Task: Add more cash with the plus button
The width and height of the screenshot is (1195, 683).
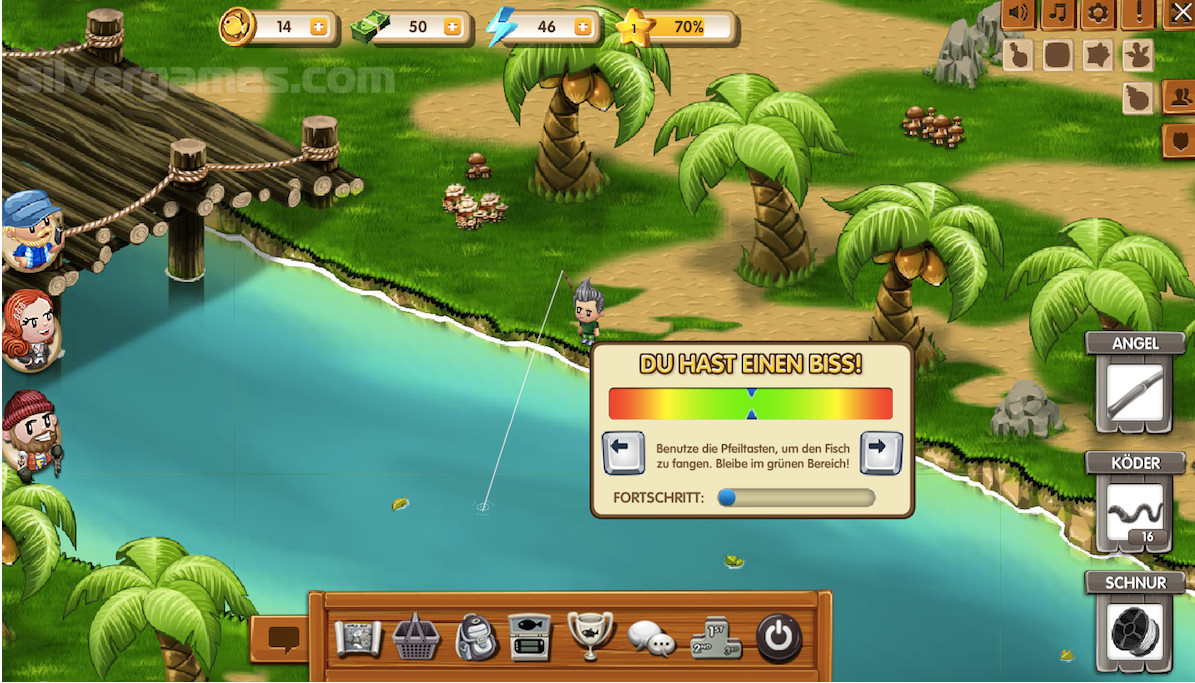Action: pyautogui.click(x=452, y=28)
